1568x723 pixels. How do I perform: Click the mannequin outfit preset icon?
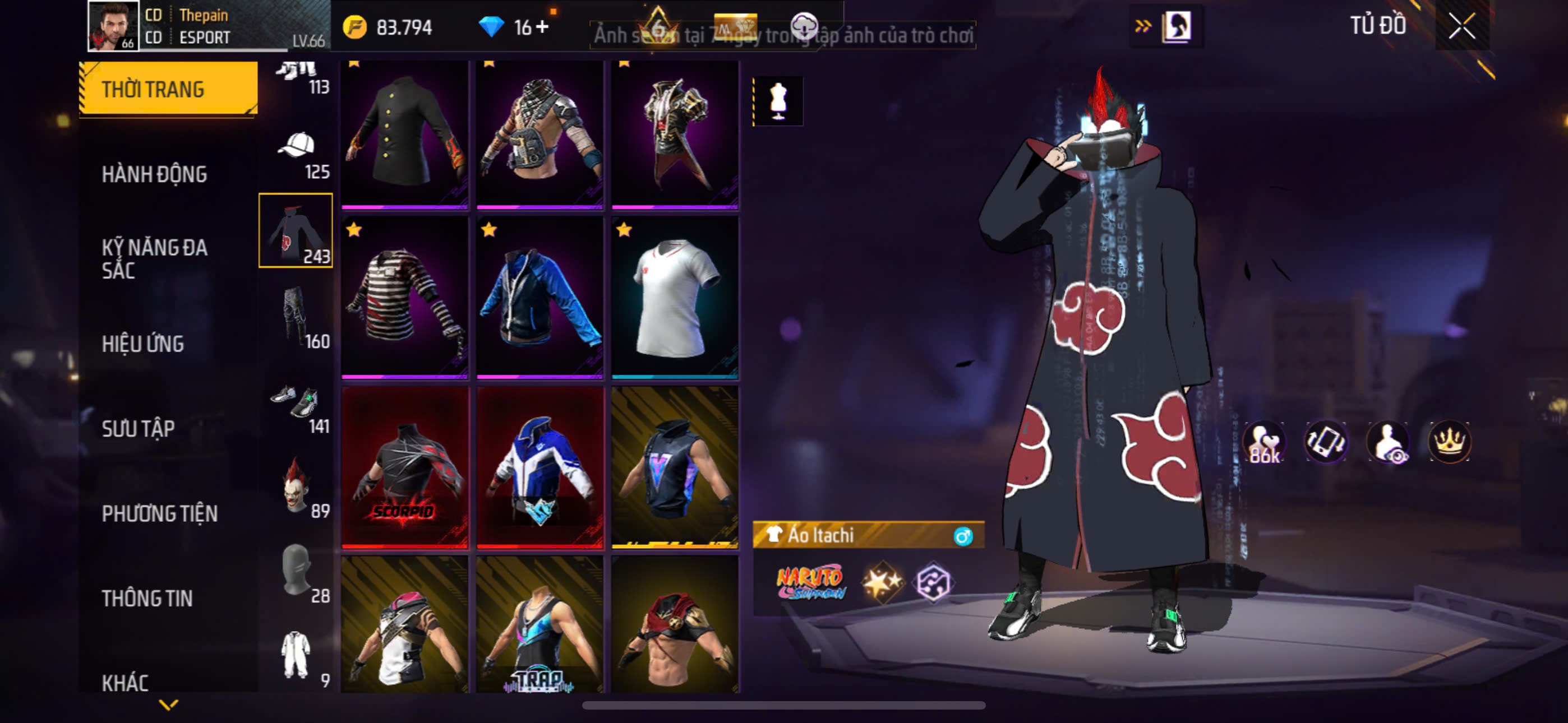coord(778,101)
